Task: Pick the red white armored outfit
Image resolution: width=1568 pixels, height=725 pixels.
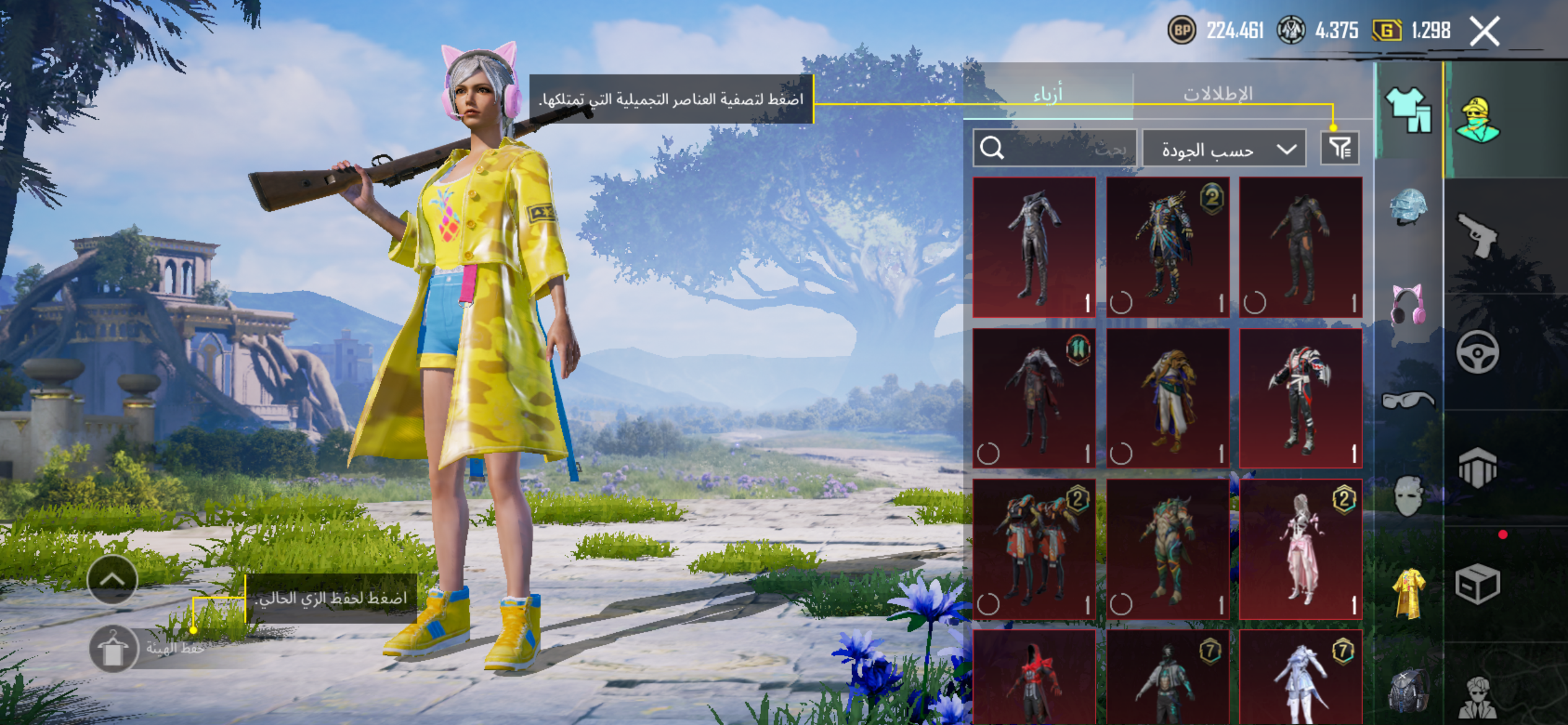Action: [1300, 398]
